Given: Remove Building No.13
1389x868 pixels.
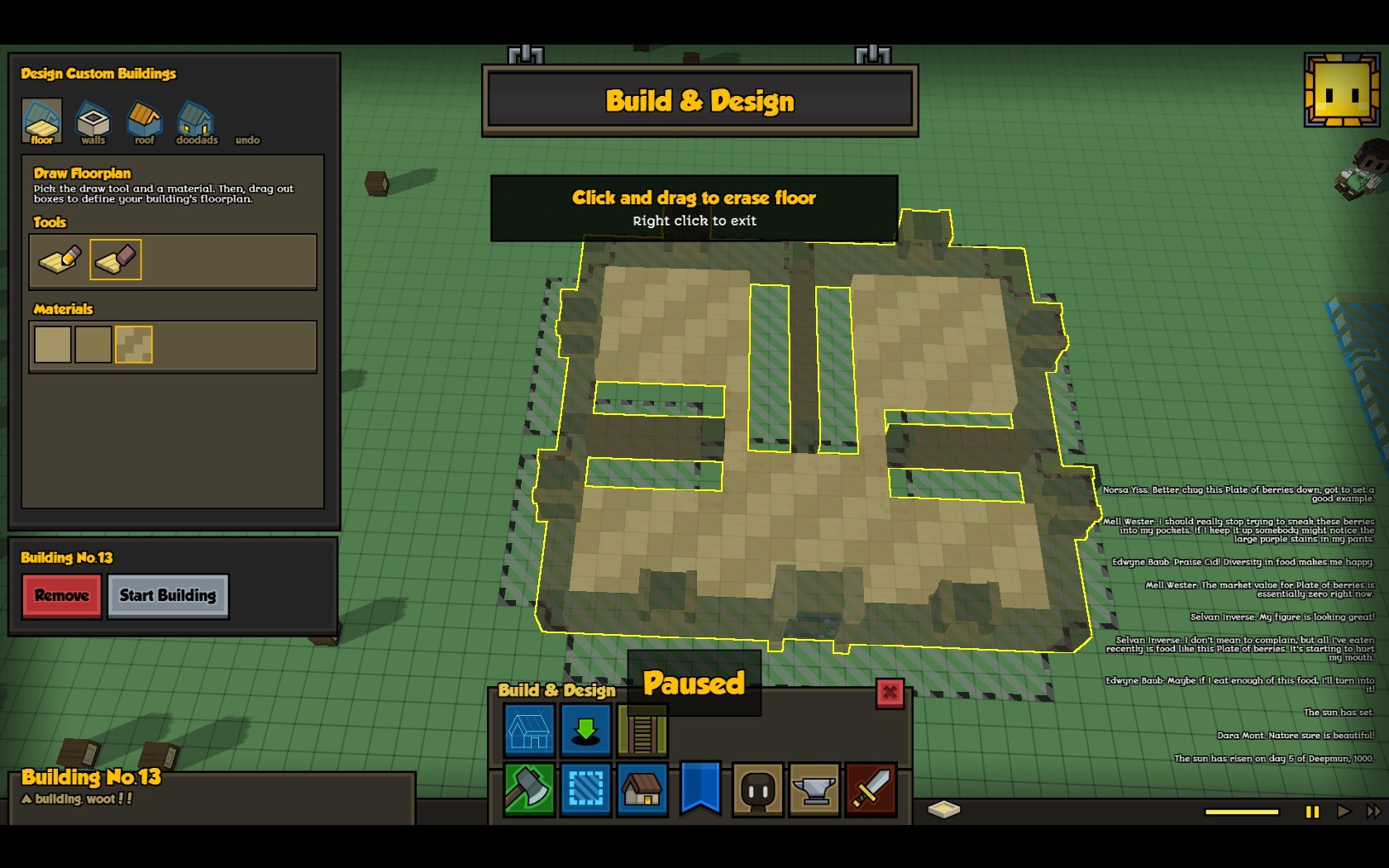Looking at the screenshot, I should pos(62,595).
